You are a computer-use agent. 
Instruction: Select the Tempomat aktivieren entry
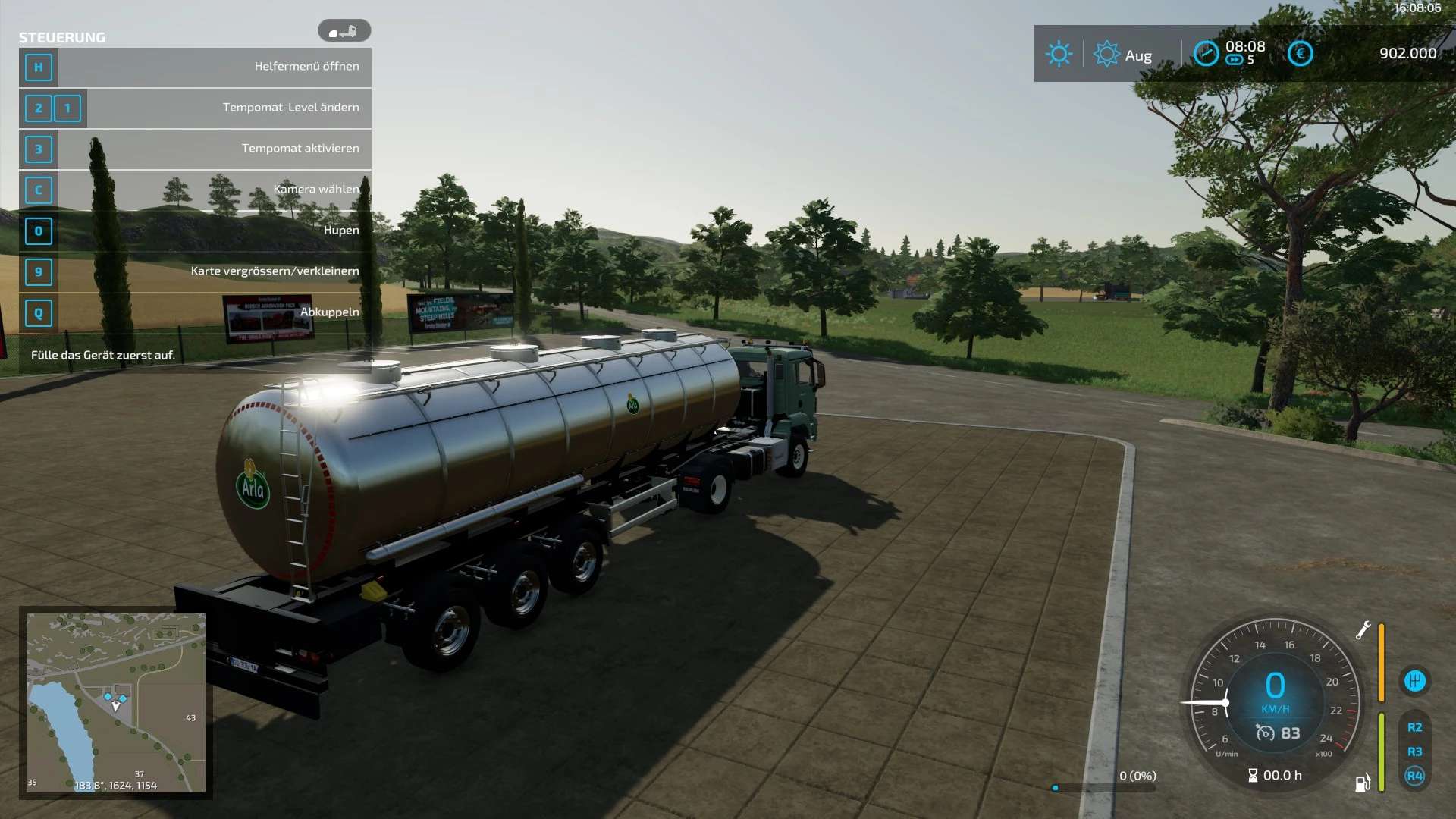pos(196,149)
